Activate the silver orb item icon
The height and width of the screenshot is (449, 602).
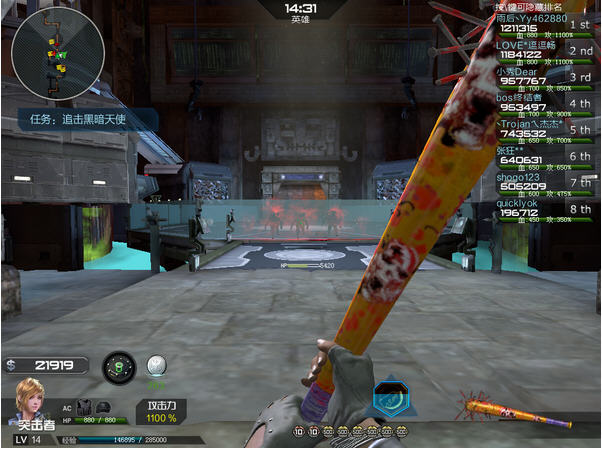click(155, 365)
